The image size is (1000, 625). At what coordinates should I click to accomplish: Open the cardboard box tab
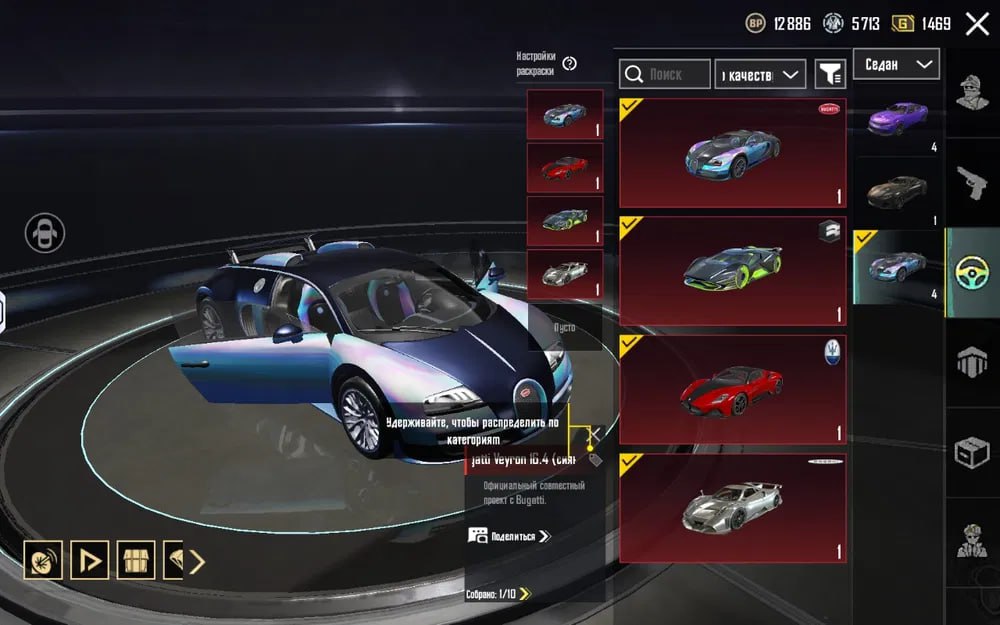click(972, 452)
